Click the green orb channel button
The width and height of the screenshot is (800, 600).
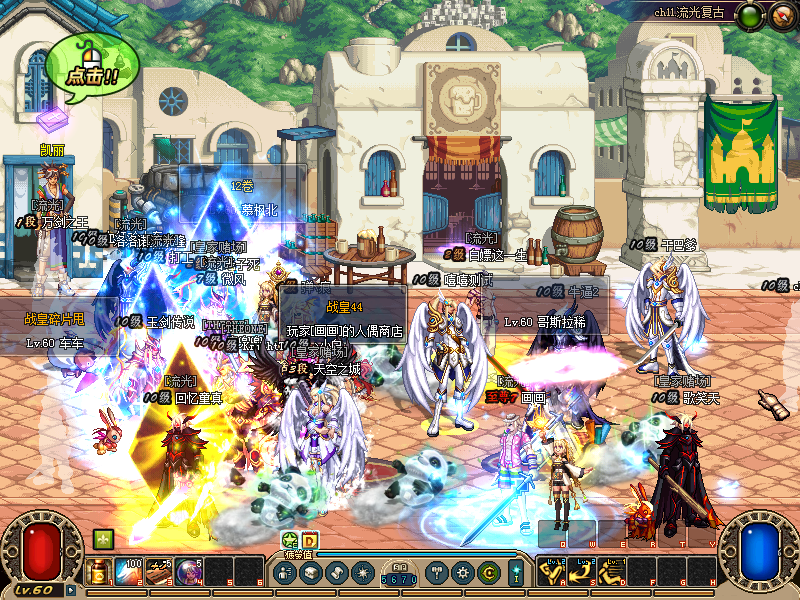(x=781, y=14)
